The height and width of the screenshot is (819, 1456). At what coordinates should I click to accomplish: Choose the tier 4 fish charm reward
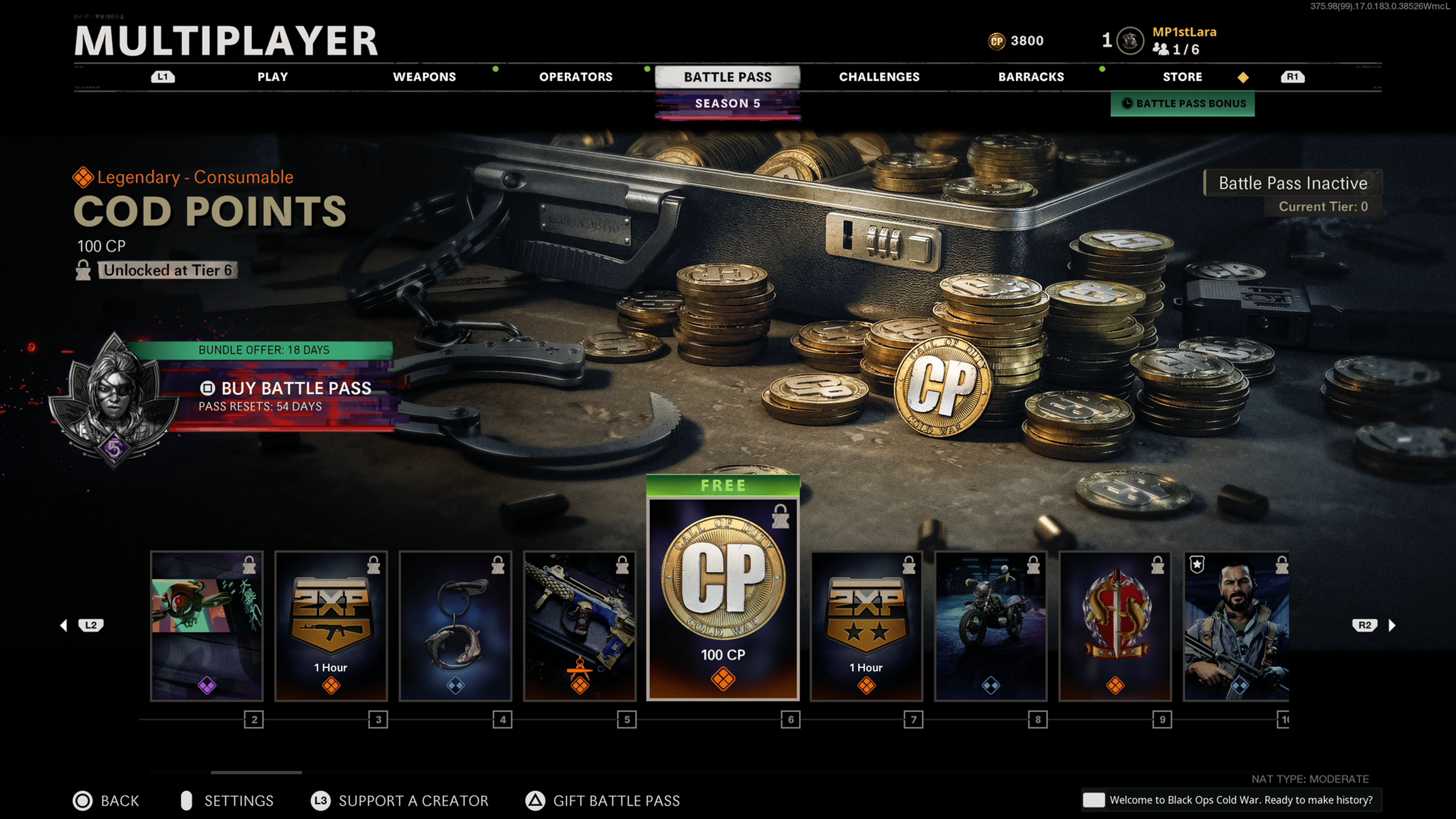click(x=455, y=626)
